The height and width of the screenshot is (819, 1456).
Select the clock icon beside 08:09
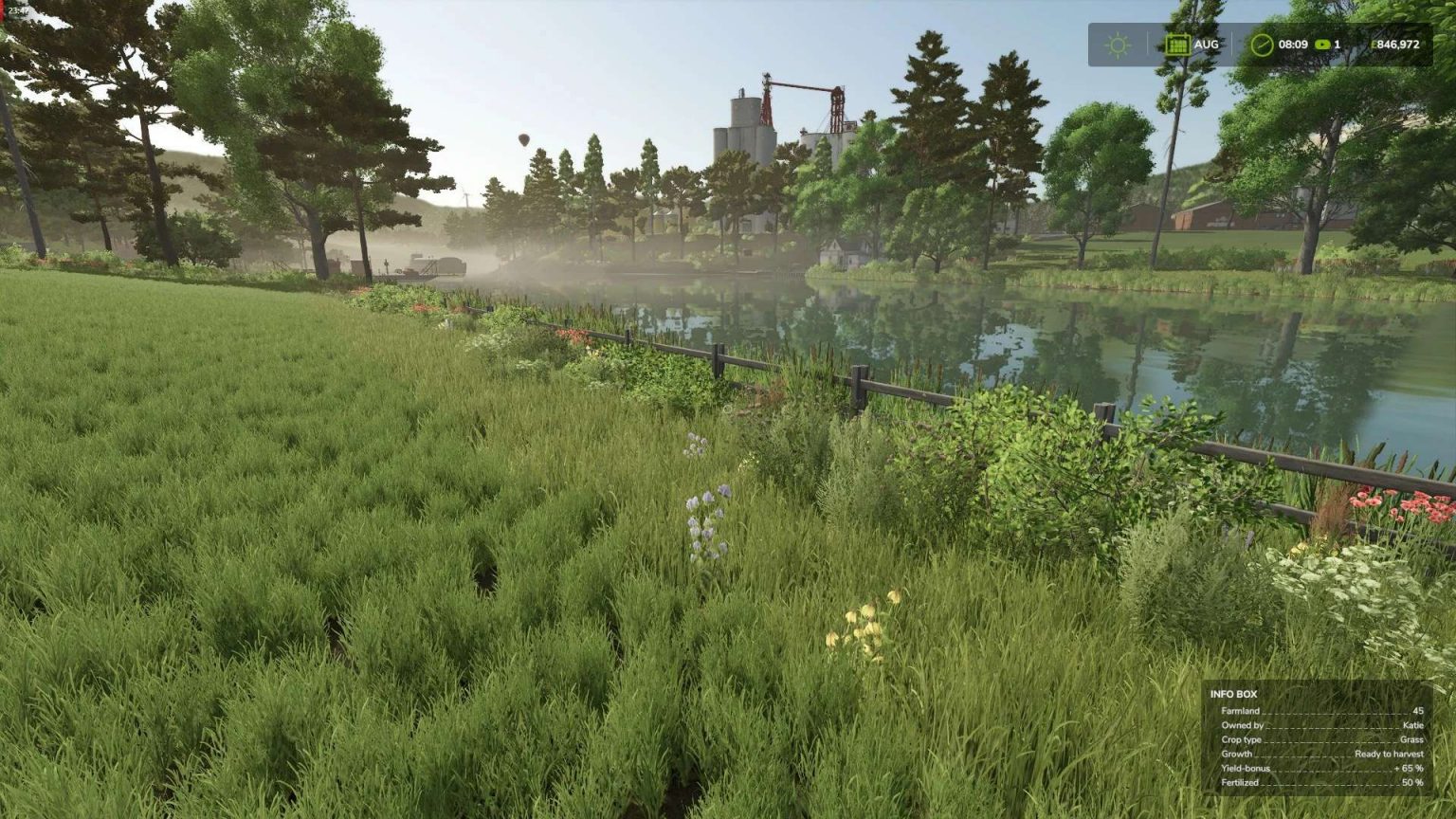1262,44
